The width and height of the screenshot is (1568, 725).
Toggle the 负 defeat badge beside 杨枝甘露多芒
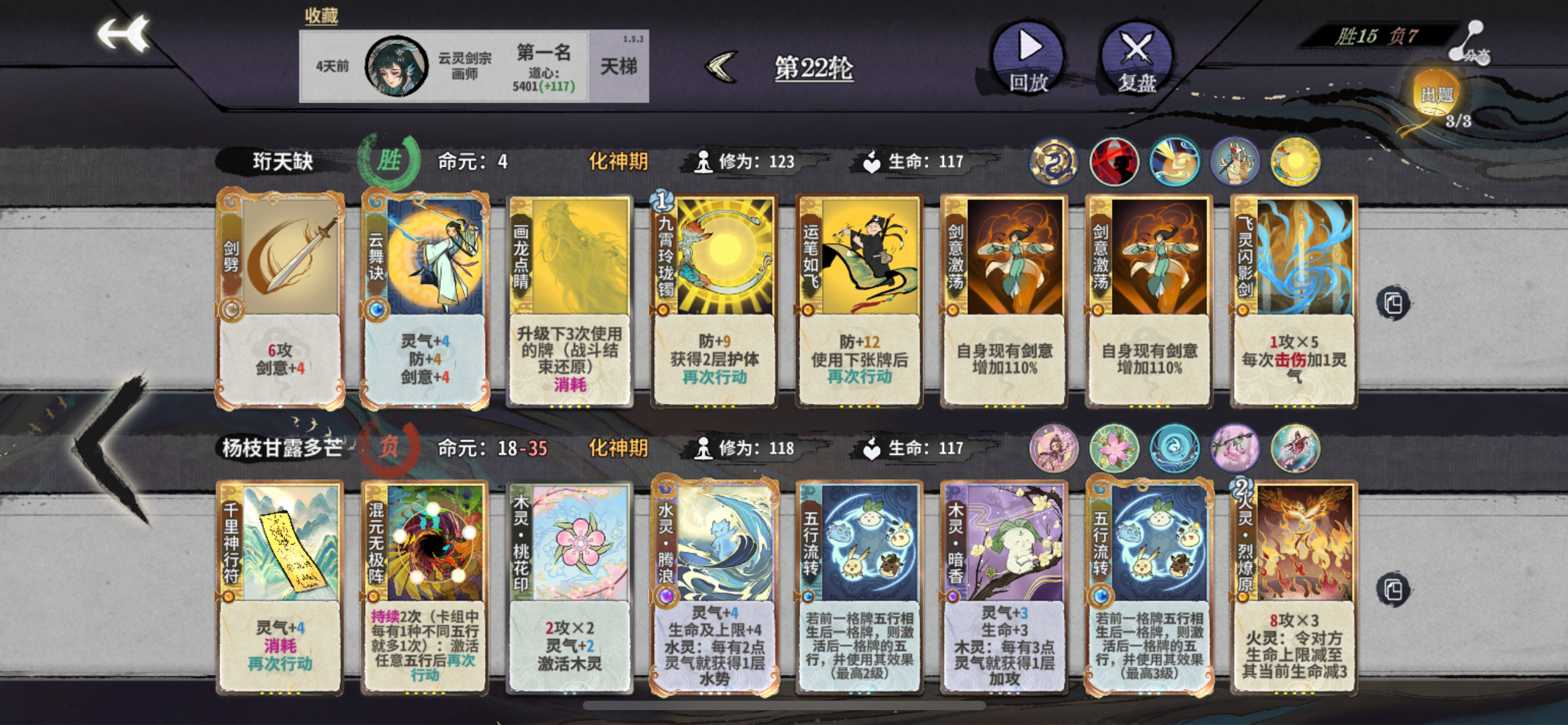coord(393,447)
